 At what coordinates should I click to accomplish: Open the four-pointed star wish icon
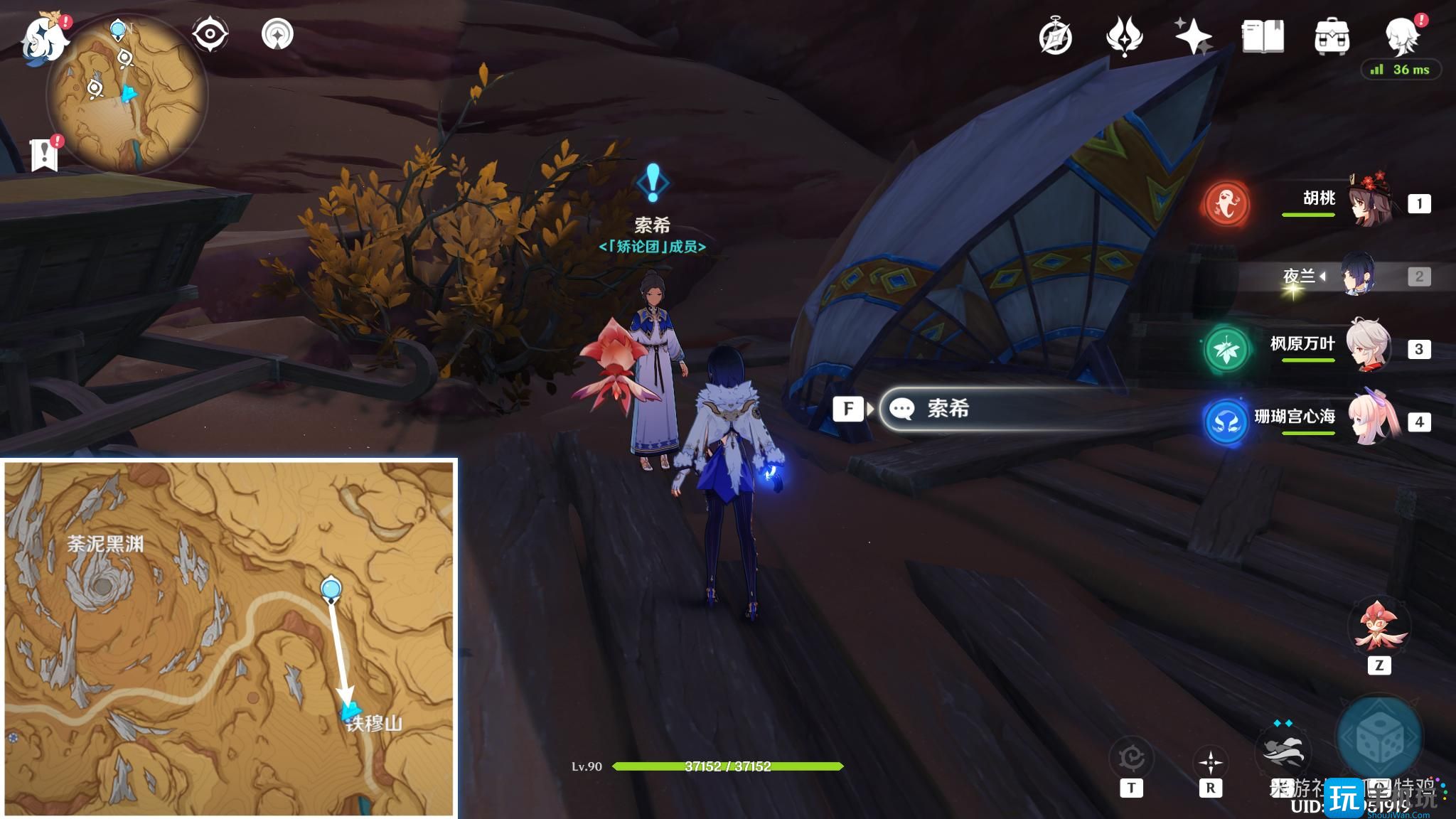1192,37
